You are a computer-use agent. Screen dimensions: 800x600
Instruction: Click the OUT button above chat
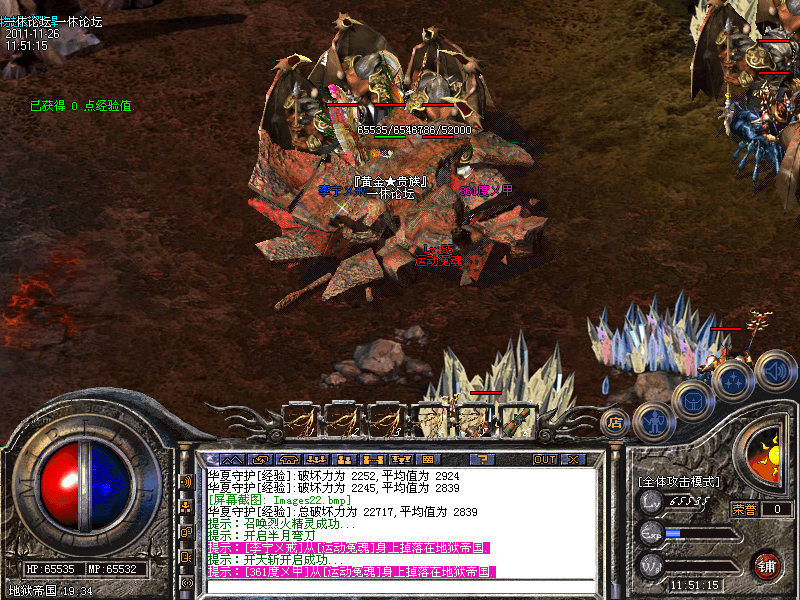[x=545, y=459]
